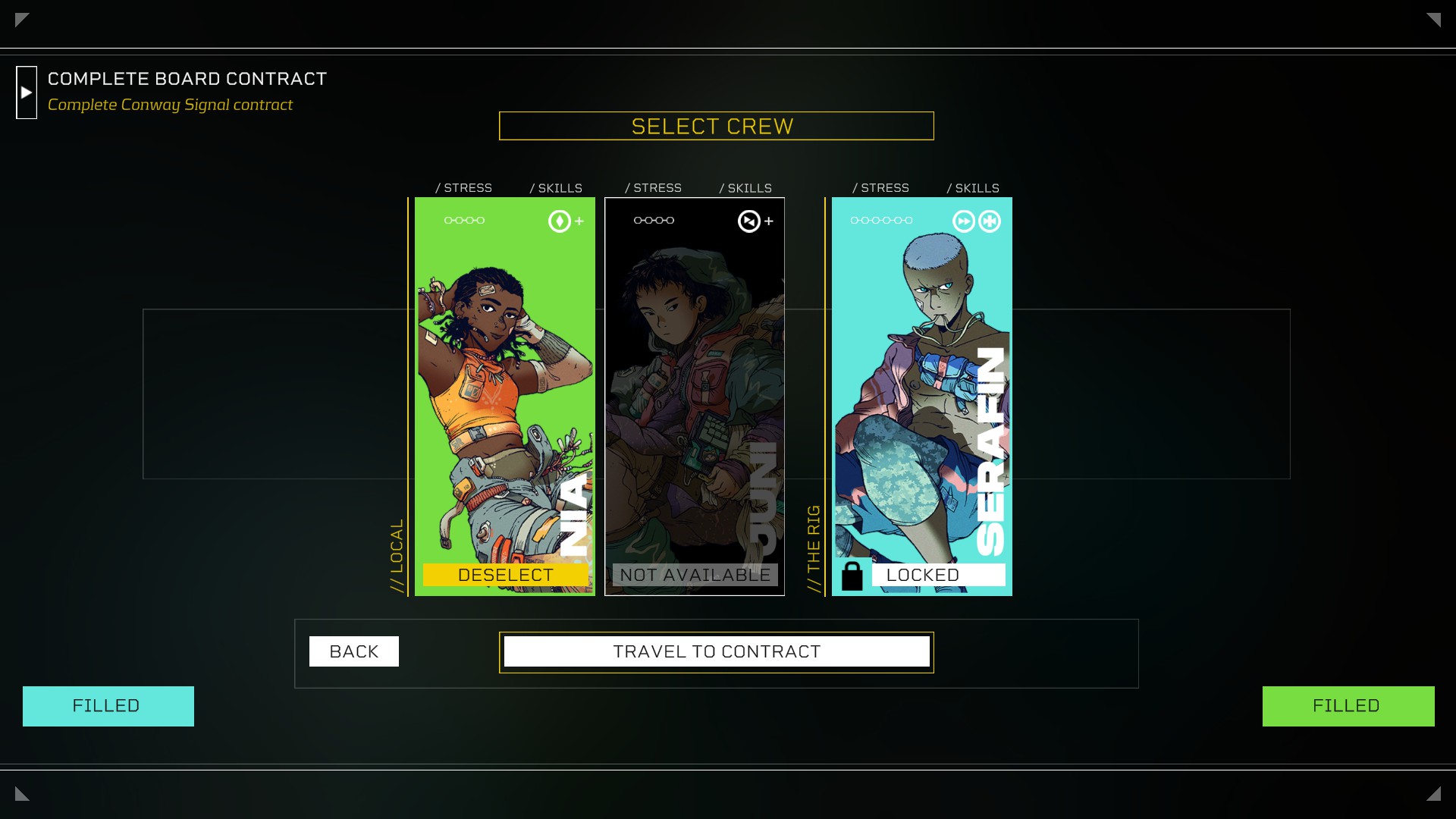Click the green FILLED slot button
The width and height of the screenshot is (1456, 819).
1348,706
